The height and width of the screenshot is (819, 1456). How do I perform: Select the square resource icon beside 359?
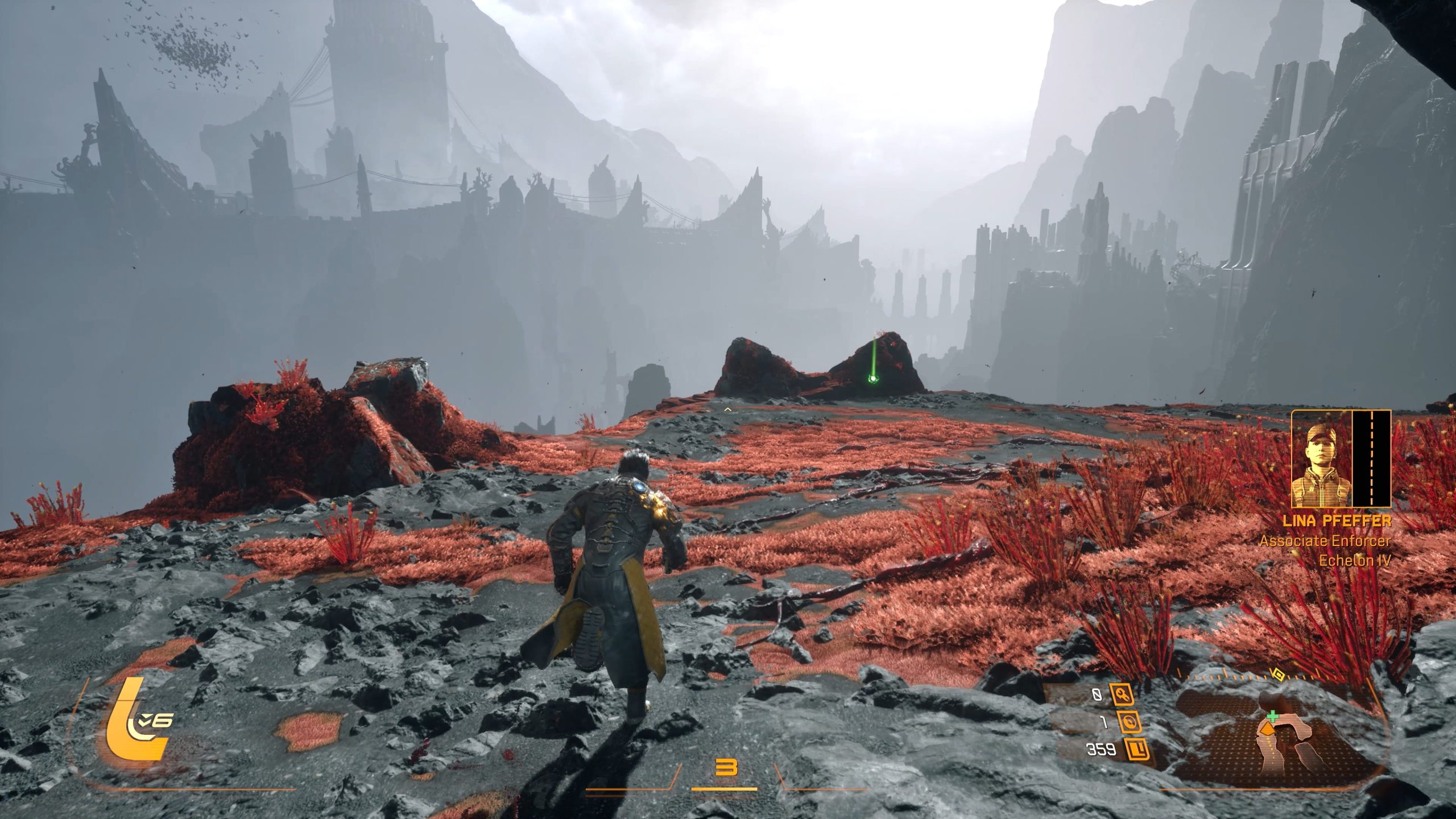[1137, 750]
